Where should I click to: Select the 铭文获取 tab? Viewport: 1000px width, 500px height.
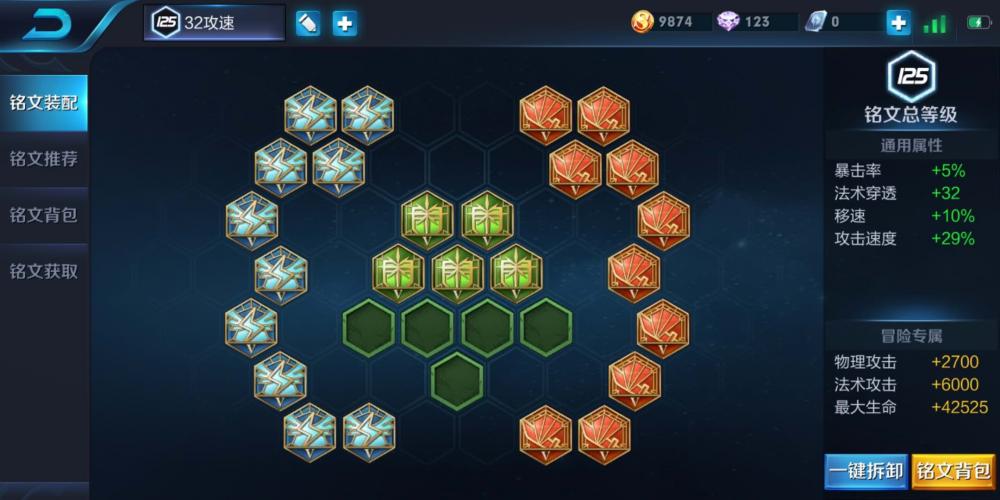[x=43, y=271]
